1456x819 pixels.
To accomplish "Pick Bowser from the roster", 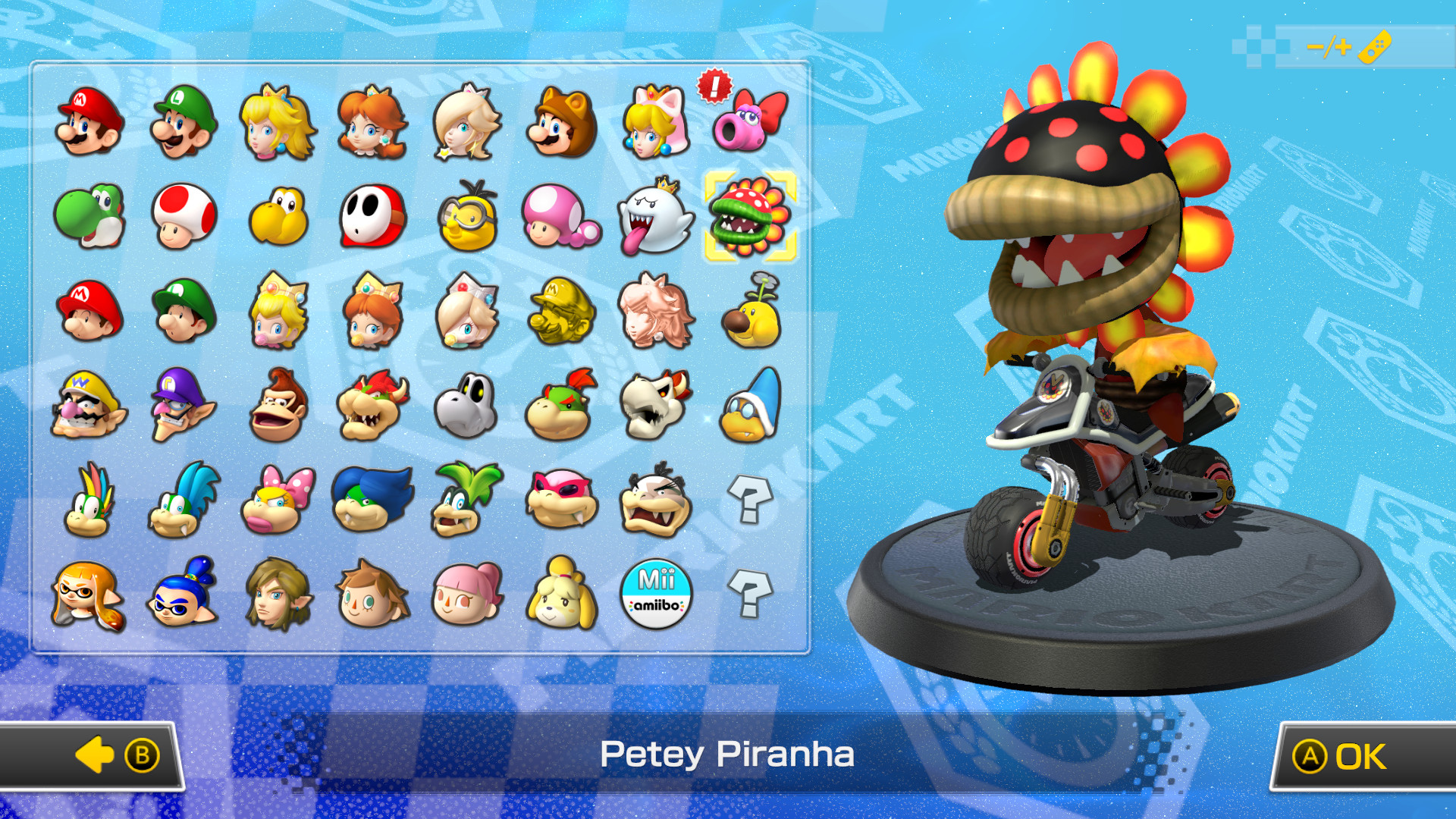I will coord(371,406).
